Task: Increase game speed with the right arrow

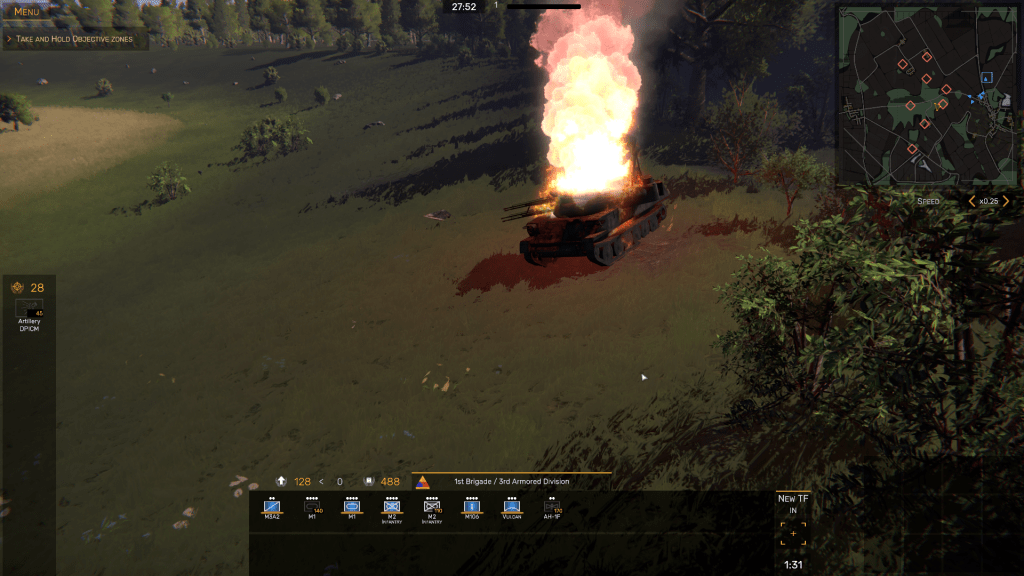Action: (1007, 201)
